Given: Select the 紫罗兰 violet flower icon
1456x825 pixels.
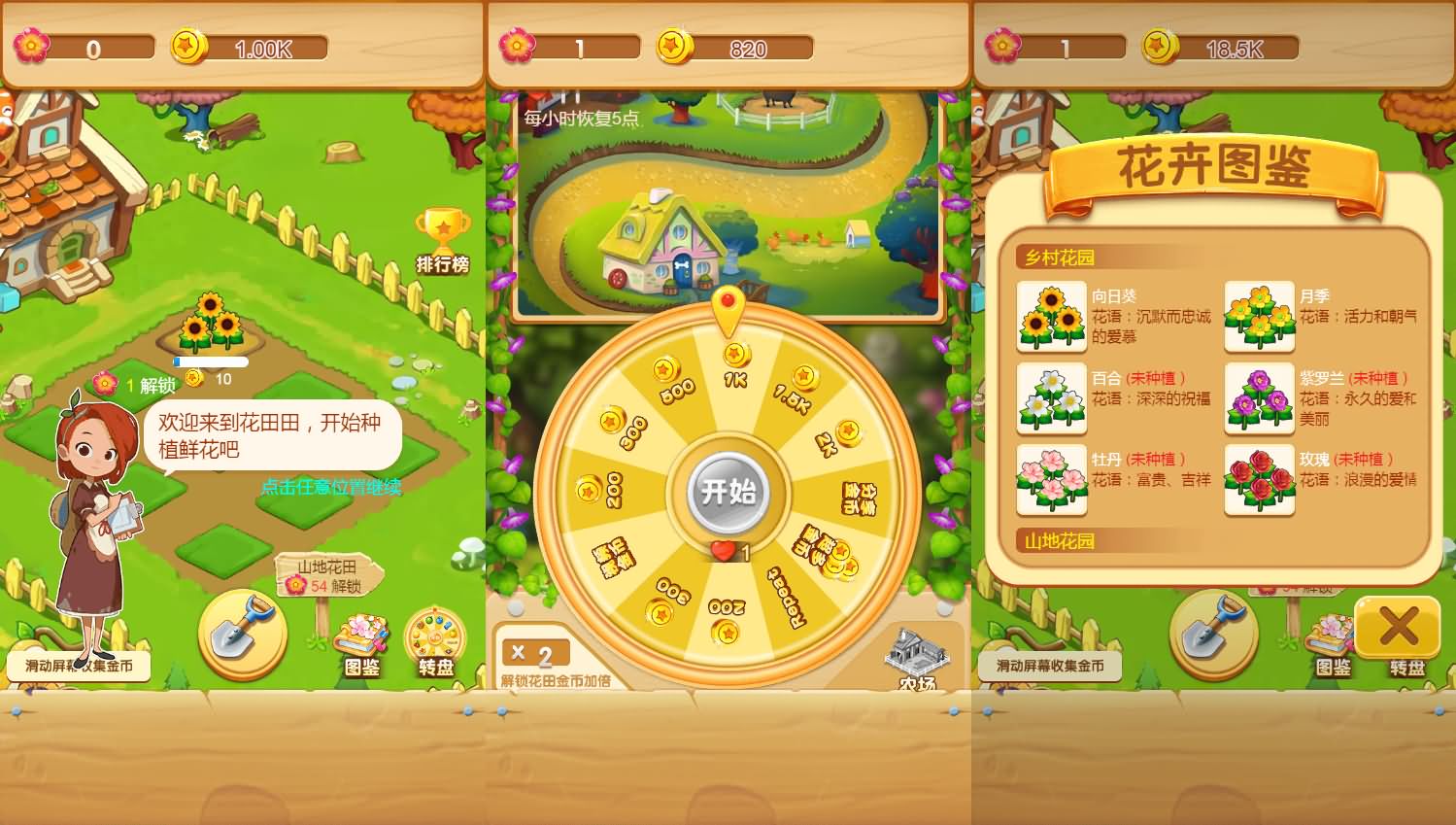Looking at the screenshot, I should 1258,398.
